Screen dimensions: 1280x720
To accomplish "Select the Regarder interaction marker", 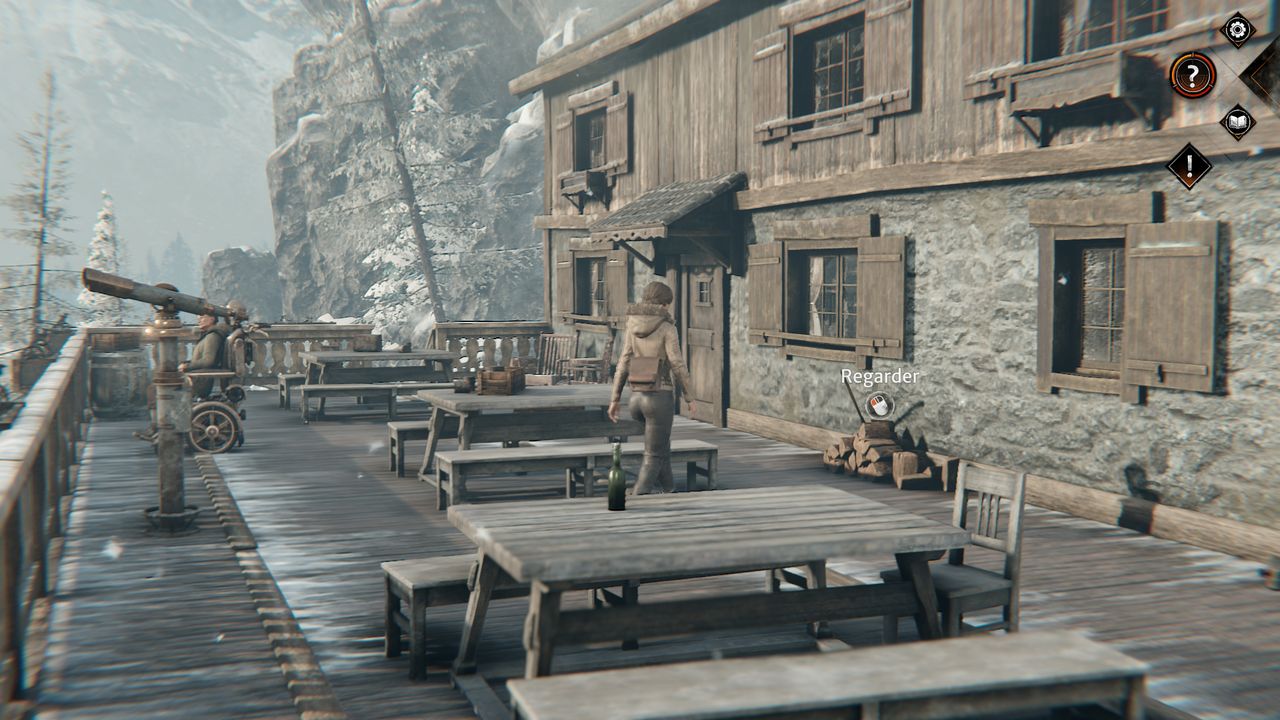I will pos(879,404).
